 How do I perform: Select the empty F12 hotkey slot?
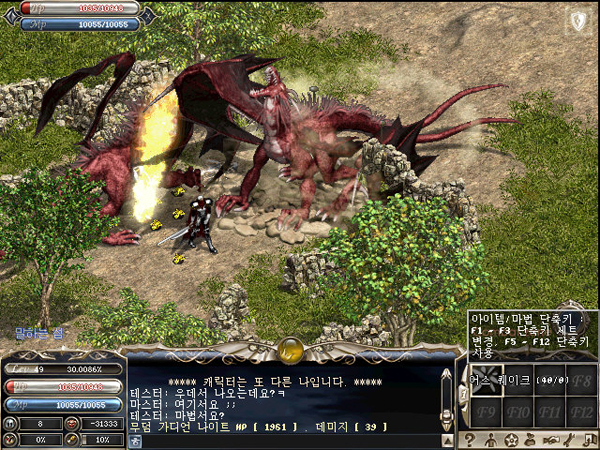(x=583, y=410)
